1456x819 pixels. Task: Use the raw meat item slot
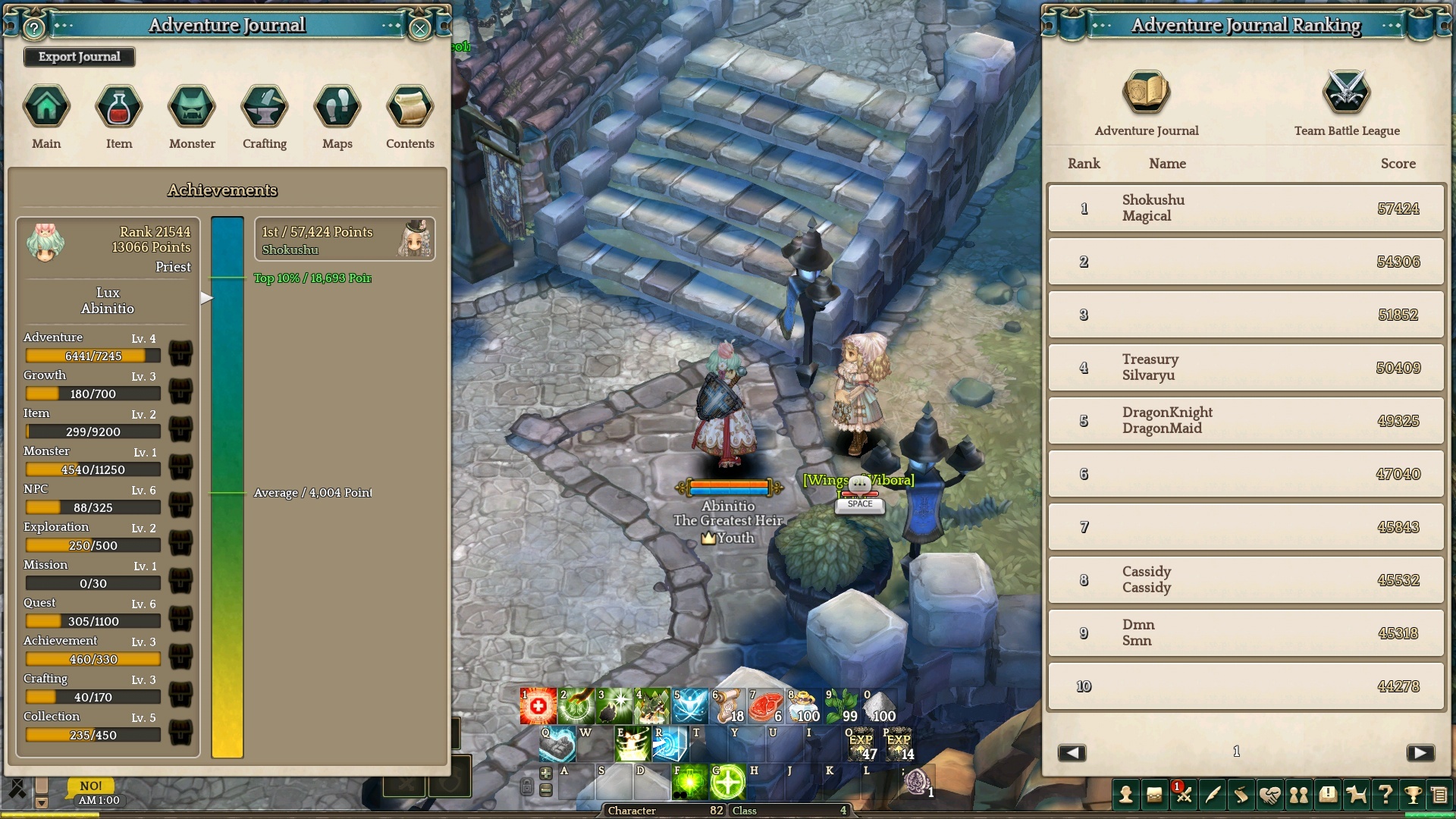tap(765, 707)
